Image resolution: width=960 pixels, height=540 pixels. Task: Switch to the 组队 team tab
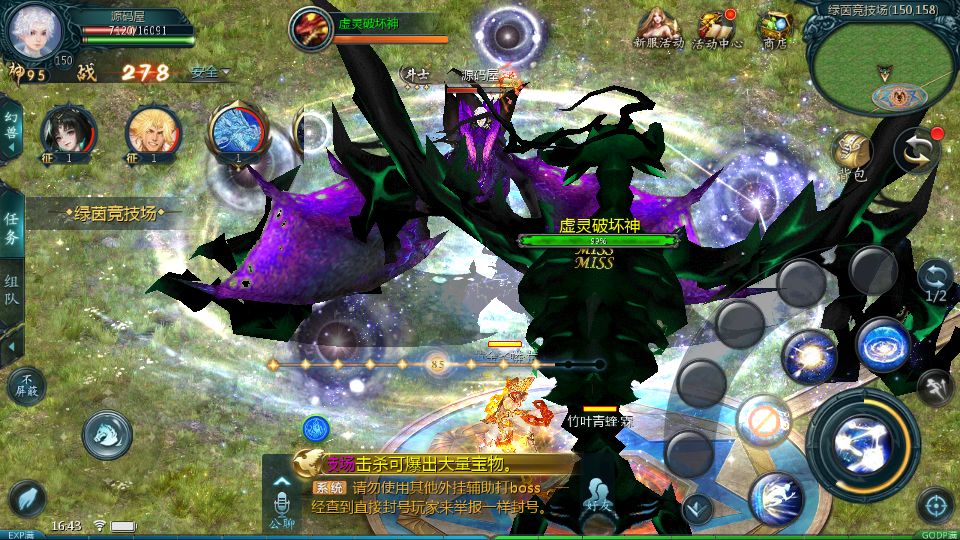(11, 292)
